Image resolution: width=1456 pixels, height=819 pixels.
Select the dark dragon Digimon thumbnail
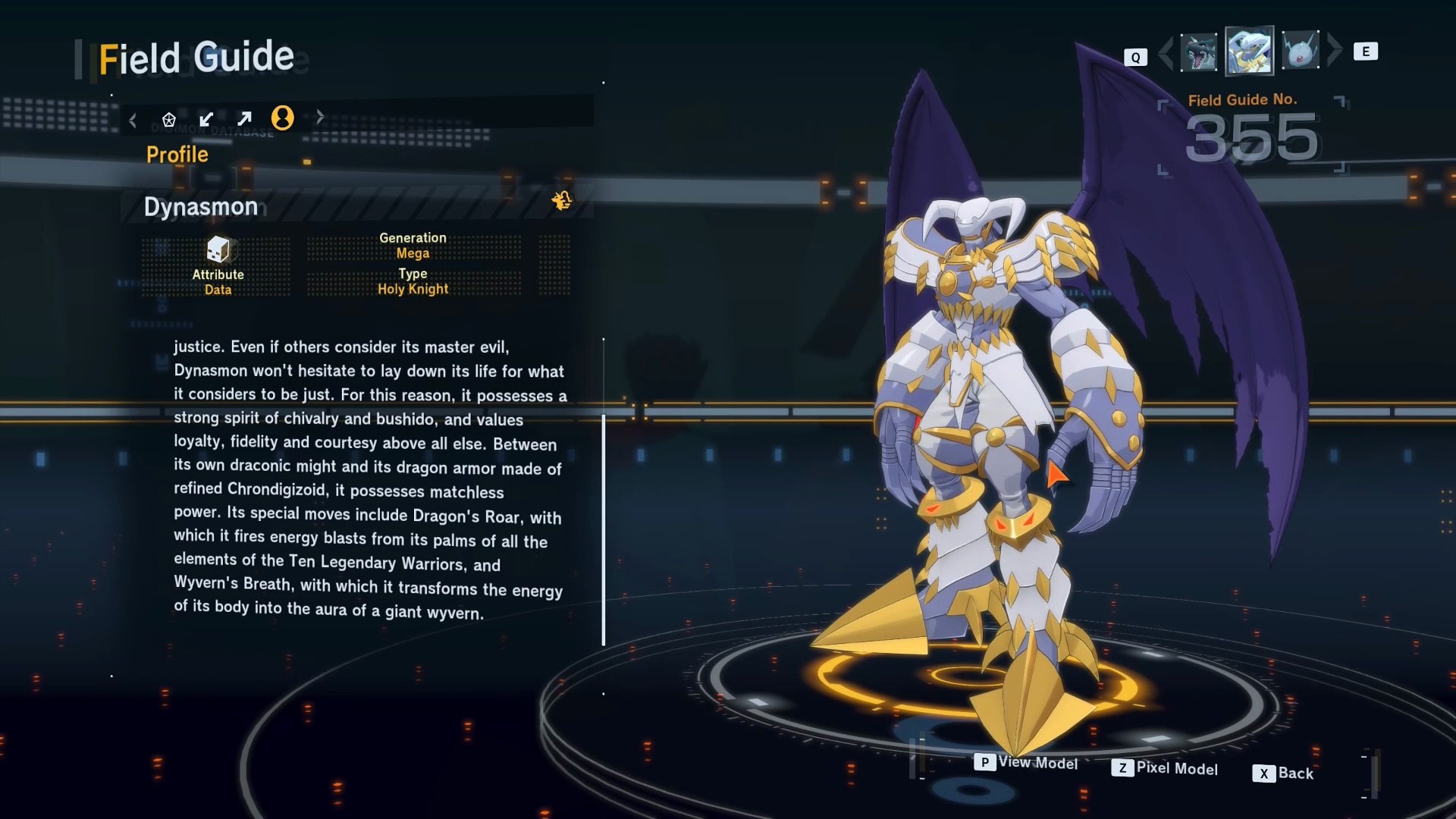[x=1199, y=52]
